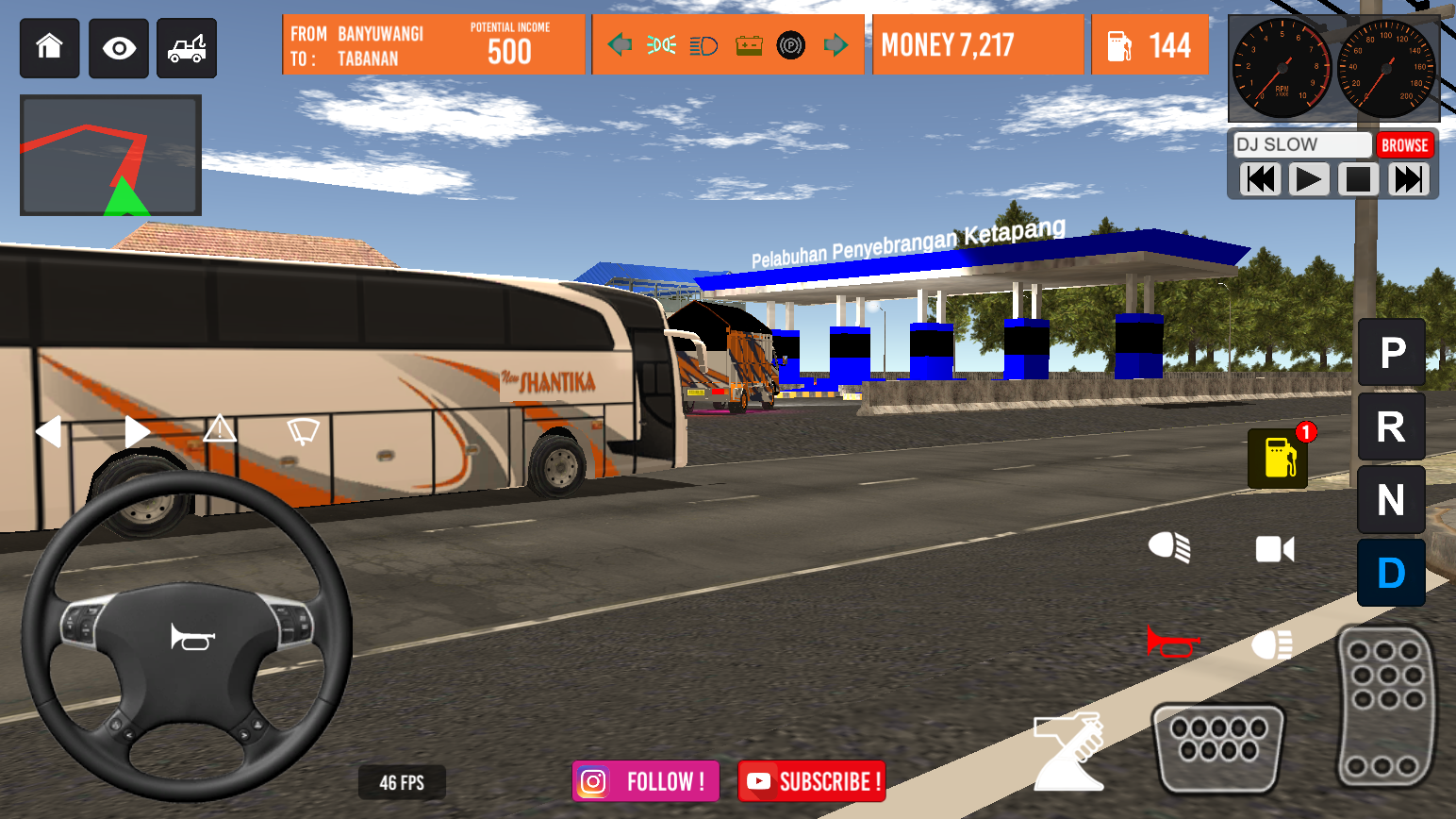Engage the parking brake icon
Screen dimensions: 1456x819
click(790, 43)
